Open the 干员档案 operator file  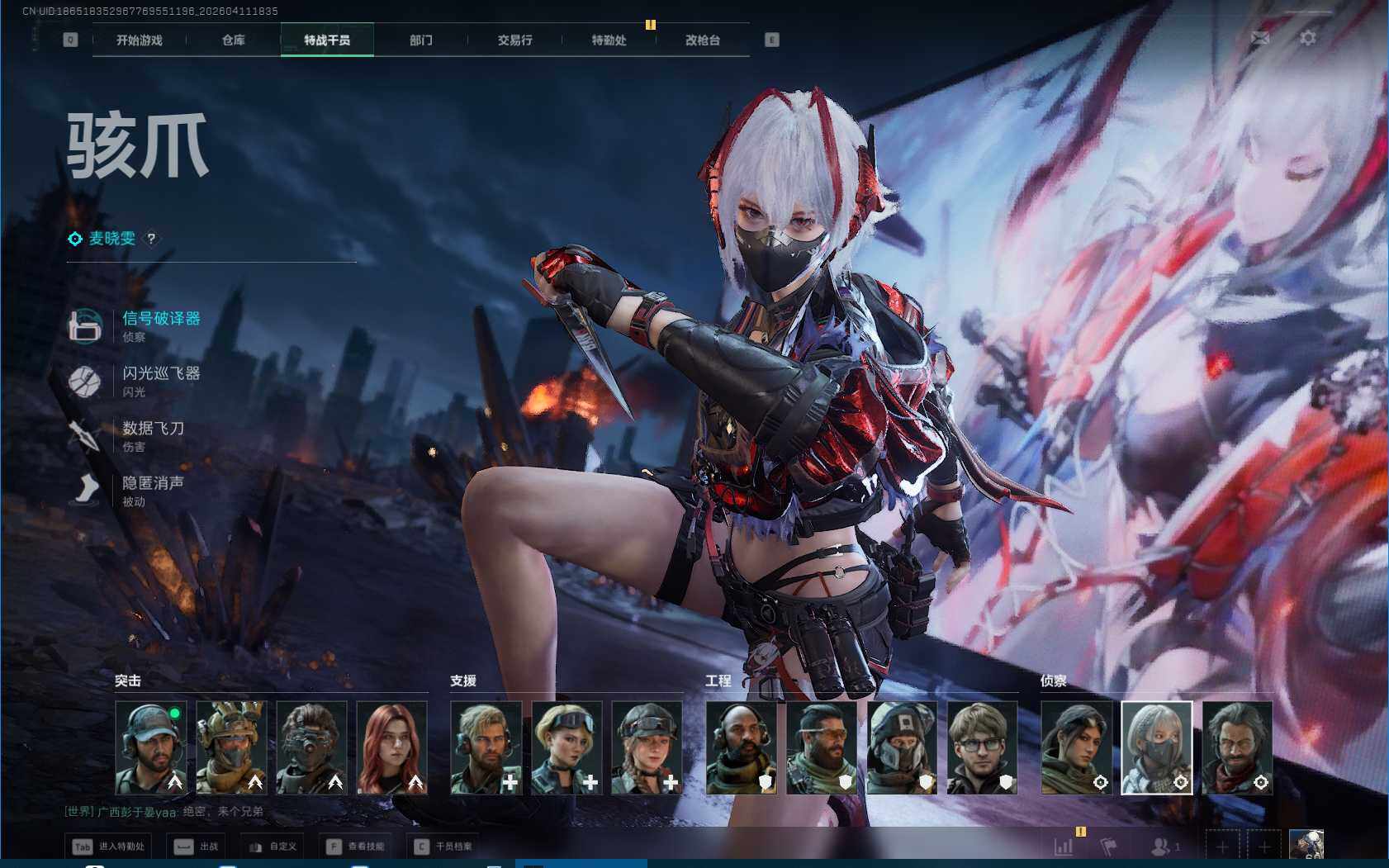point(444,847)
